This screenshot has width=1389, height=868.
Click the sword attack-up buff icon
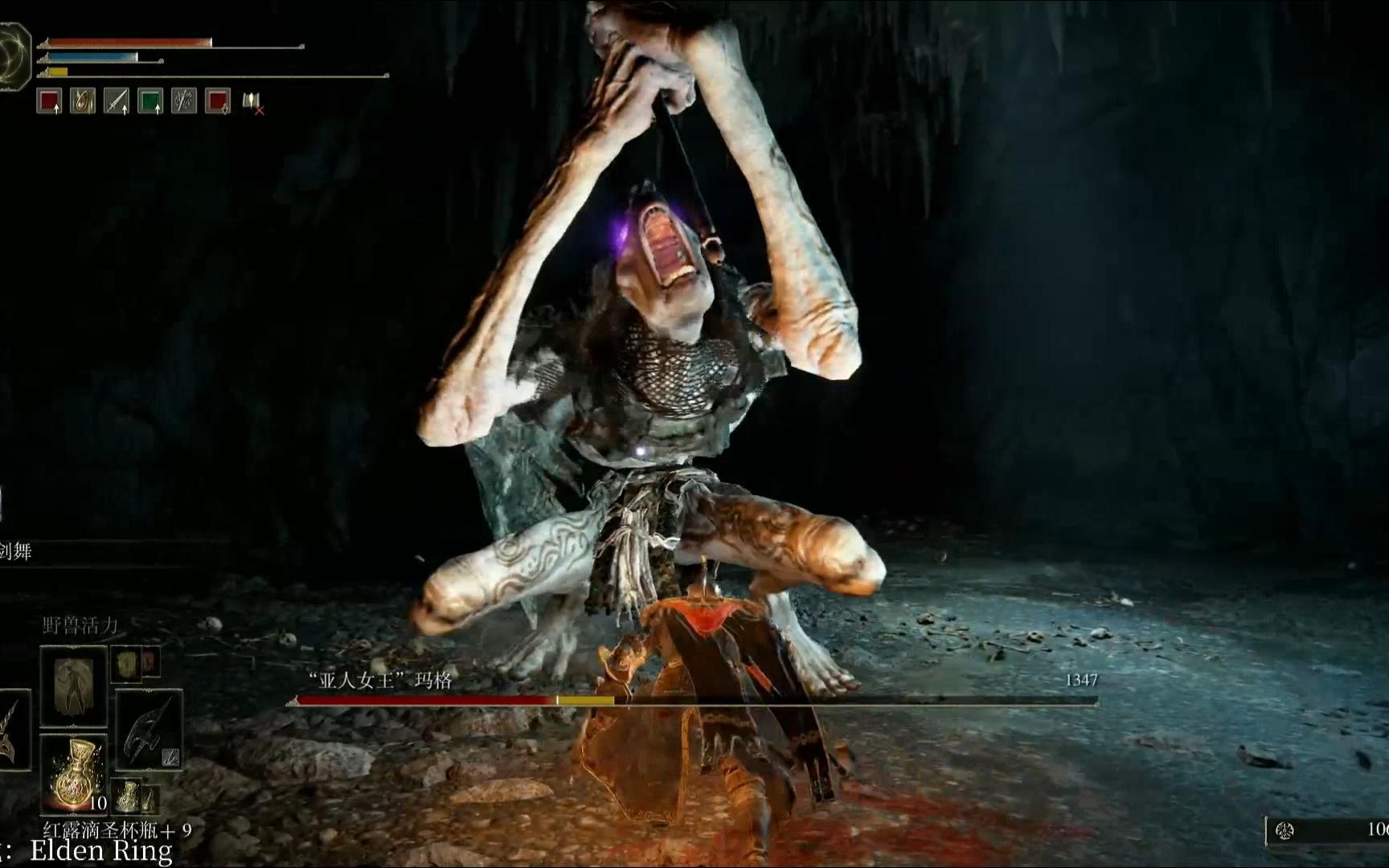pos(117,101)
